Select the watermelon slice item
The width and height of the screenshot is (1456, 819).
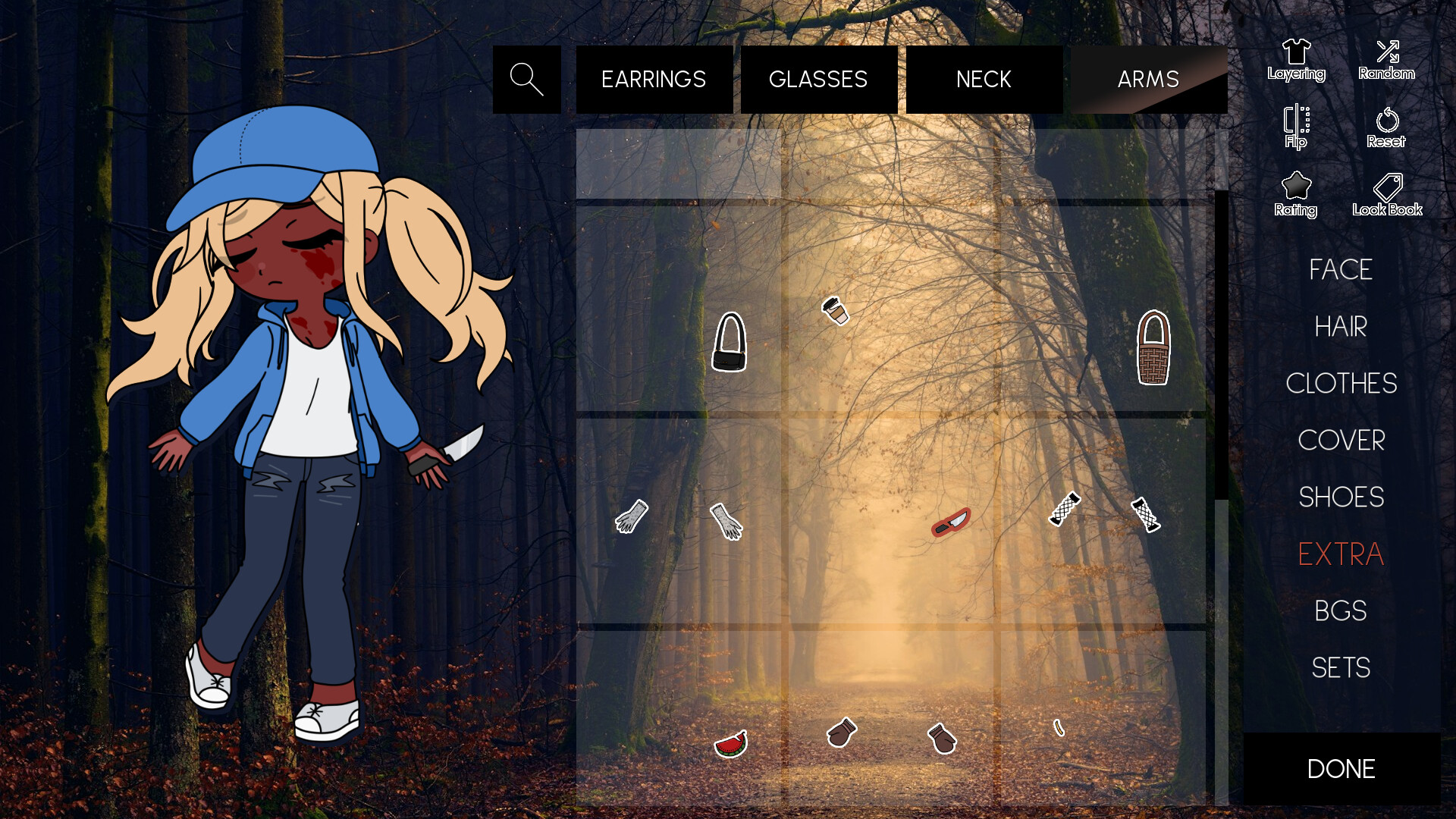pyautogui.click(x=730, y=745)
